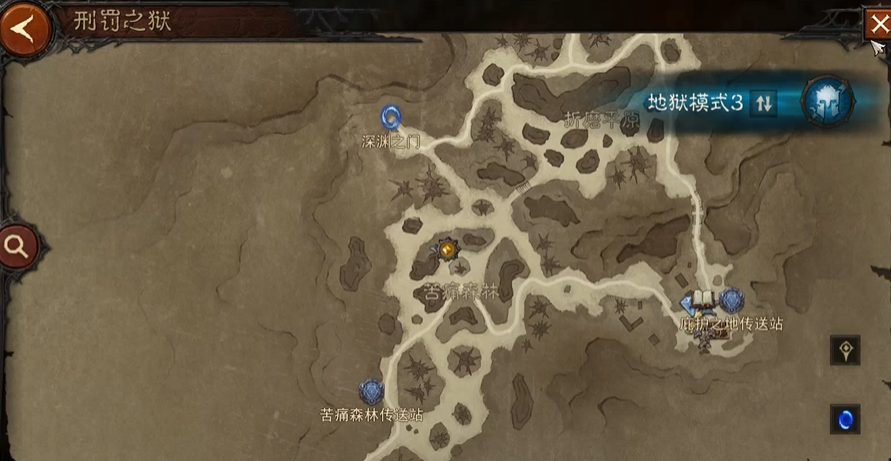Click the open book map marker
The height and width of the screenshot is (461, 891).
702,300
